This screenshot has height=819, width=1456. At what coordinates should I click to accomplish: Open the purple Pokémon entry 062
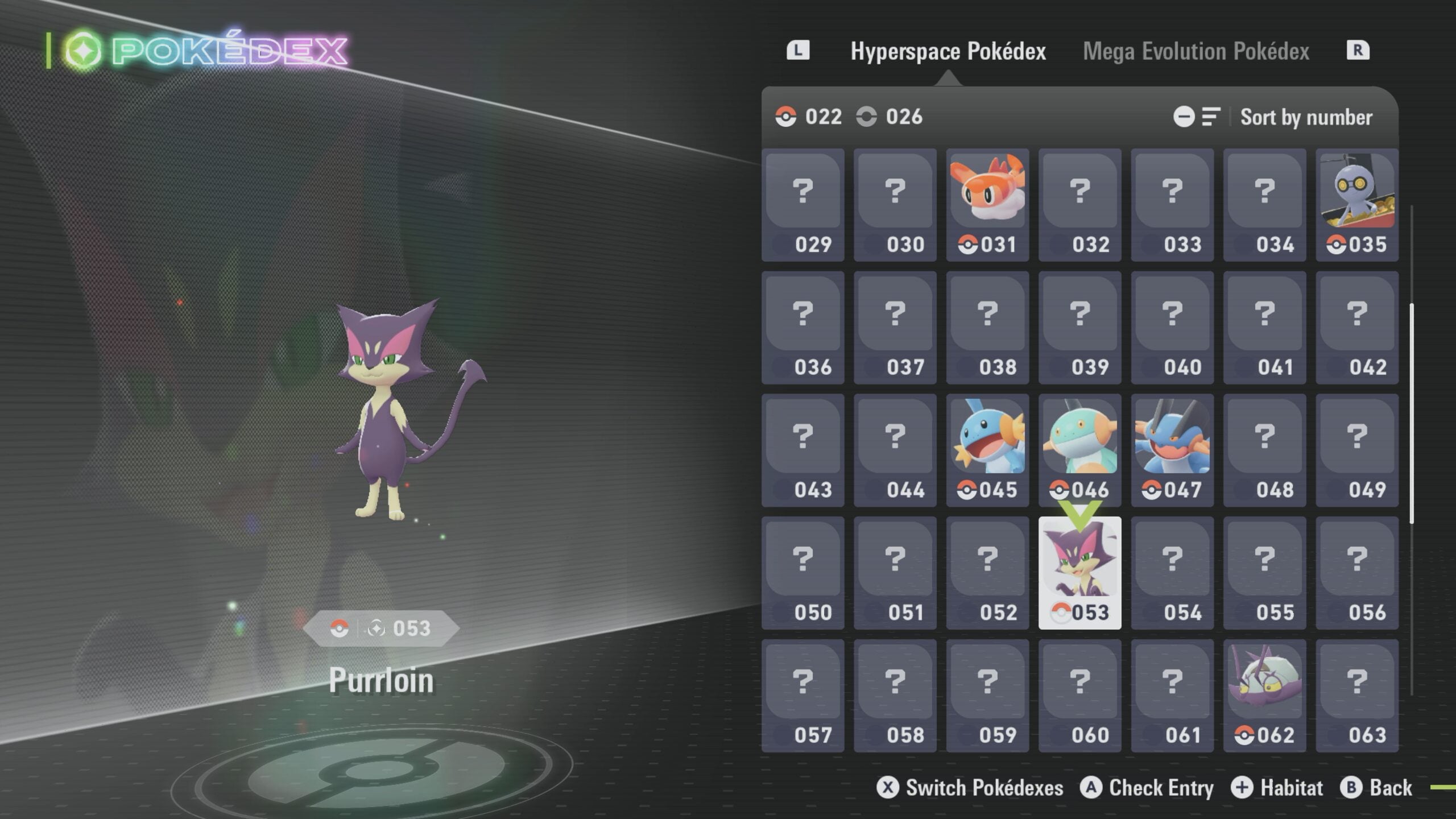[x=1264, y=695]
